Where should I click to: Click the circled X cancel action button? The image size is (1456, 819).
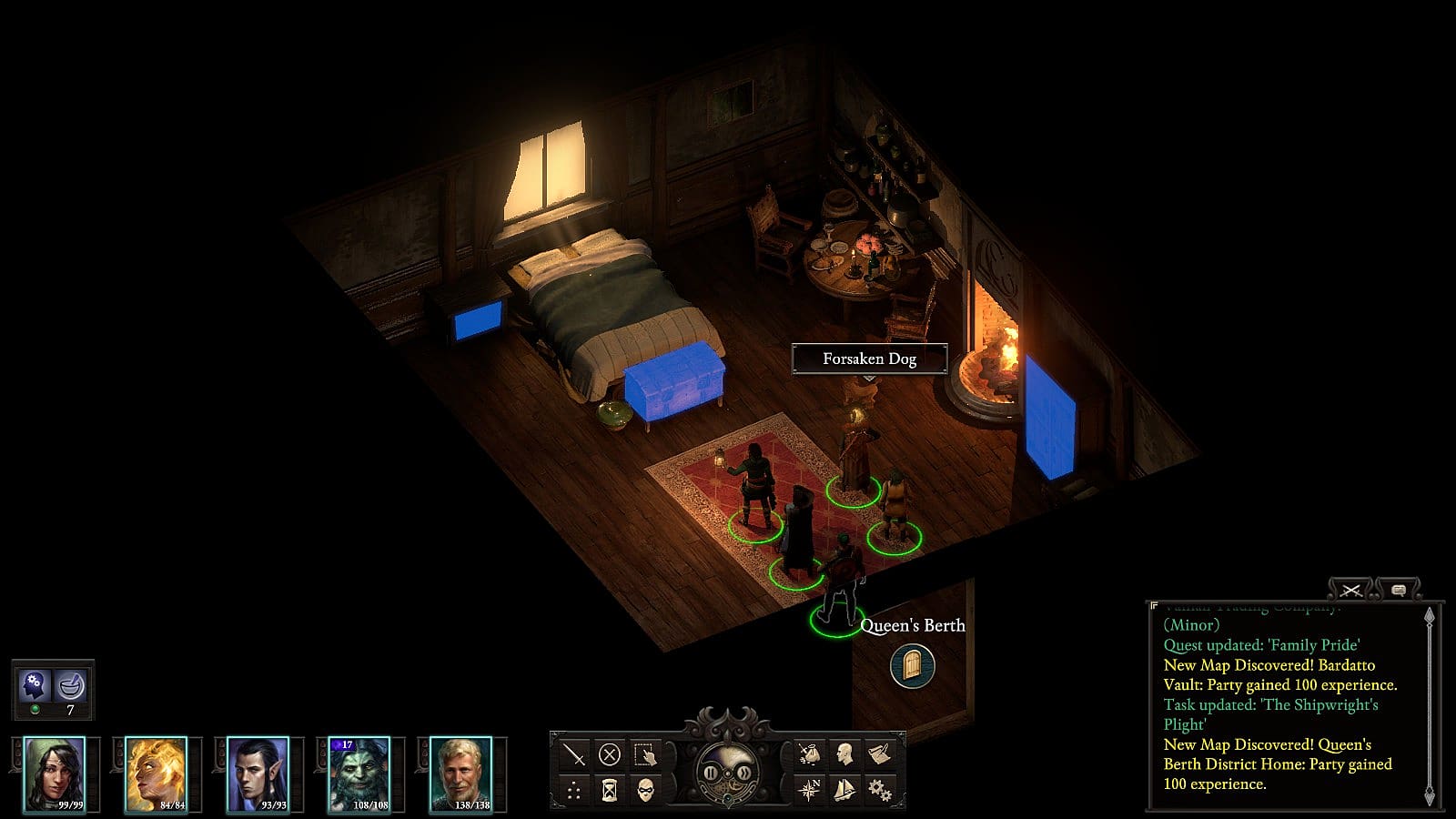pos(610,754)
